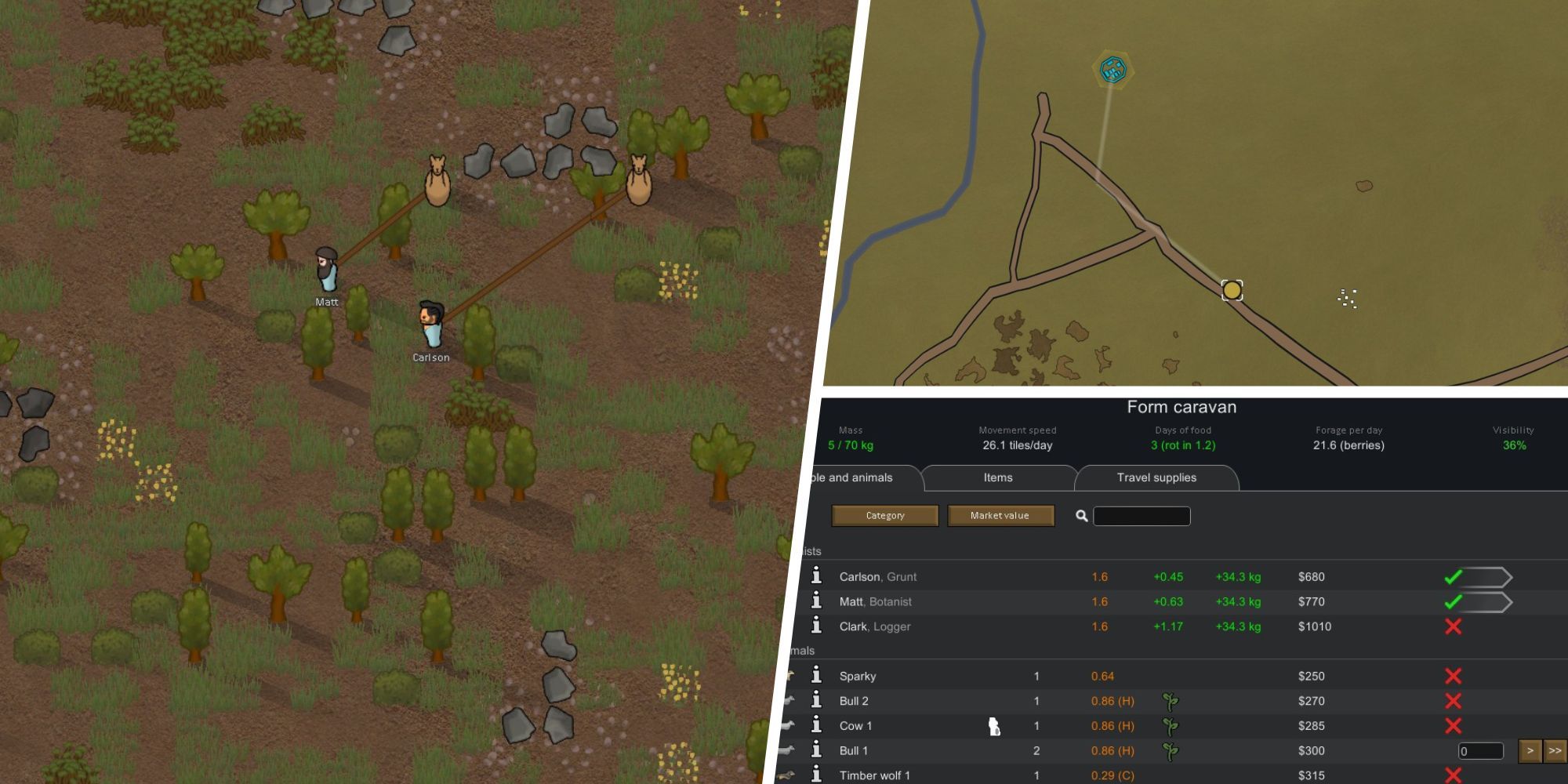Show info card for Matt, Botanist
Image resolution: width=1568 pixels, height=784 pixels.
(816, 601)
